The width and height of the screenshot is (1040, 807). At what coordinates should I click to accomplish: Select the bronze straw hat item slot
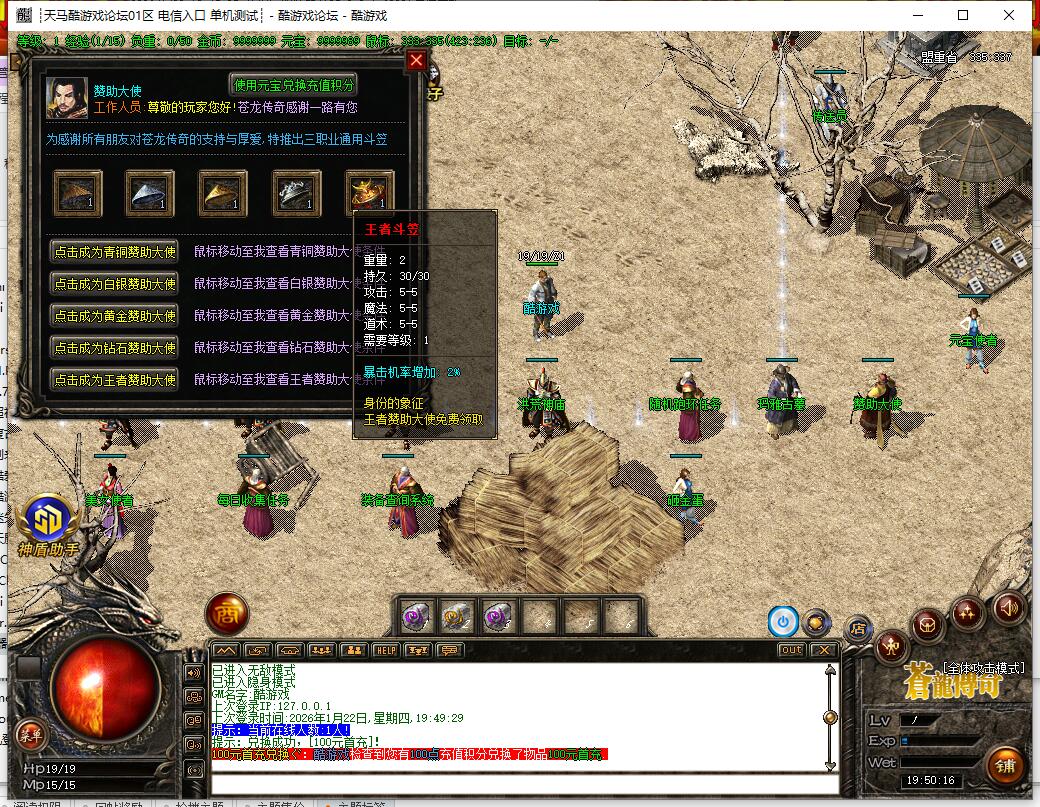pos(78,192)
